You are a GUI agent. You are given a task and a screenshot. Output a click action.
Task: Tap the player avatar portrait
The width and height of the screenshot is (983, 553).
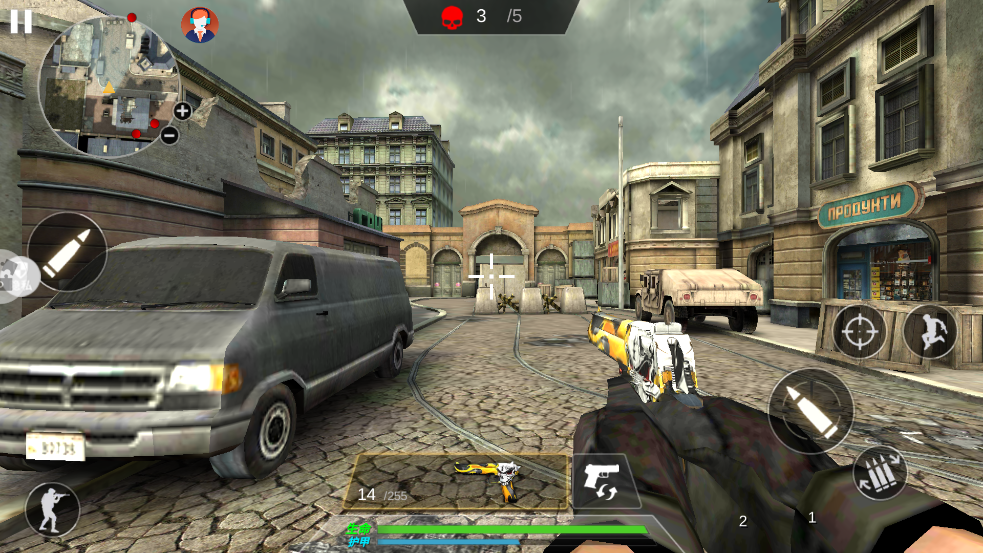(x=200, y=25)
